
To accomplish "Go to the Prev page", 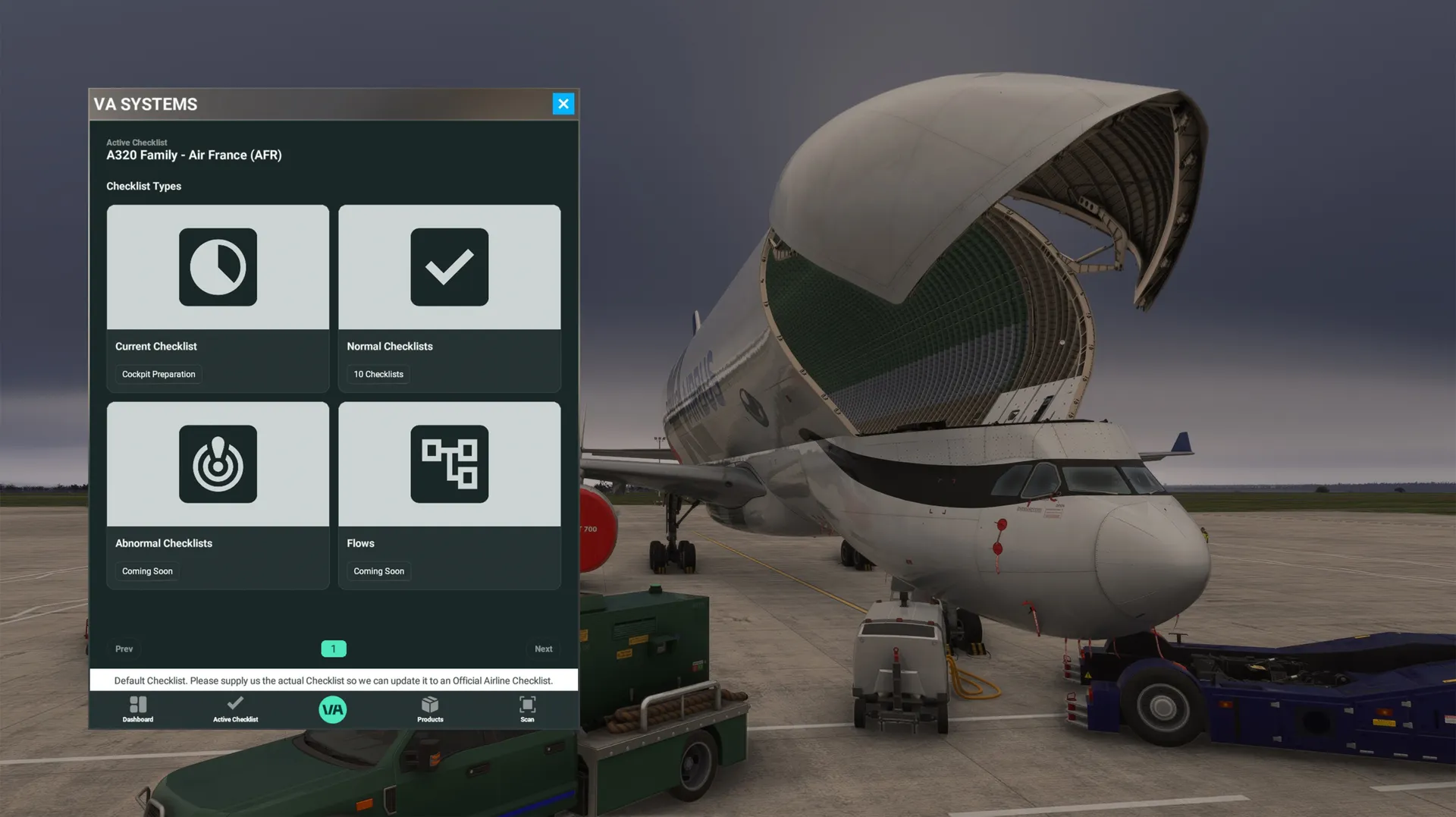I will coord(124,649).
